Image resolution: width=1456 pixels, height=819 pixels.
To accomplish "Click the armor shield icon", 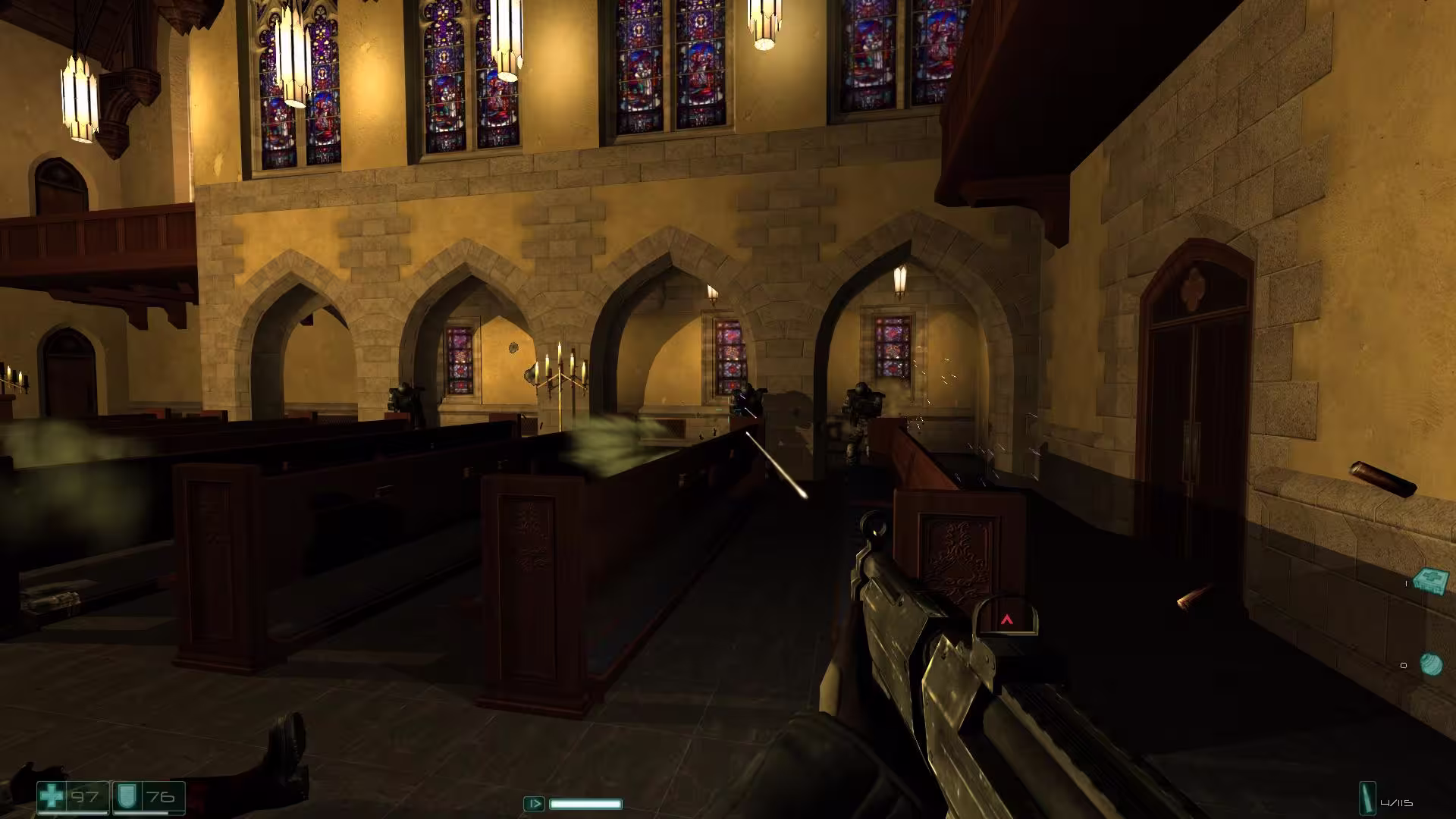I will pyautogui.click(x=126, y=797).
